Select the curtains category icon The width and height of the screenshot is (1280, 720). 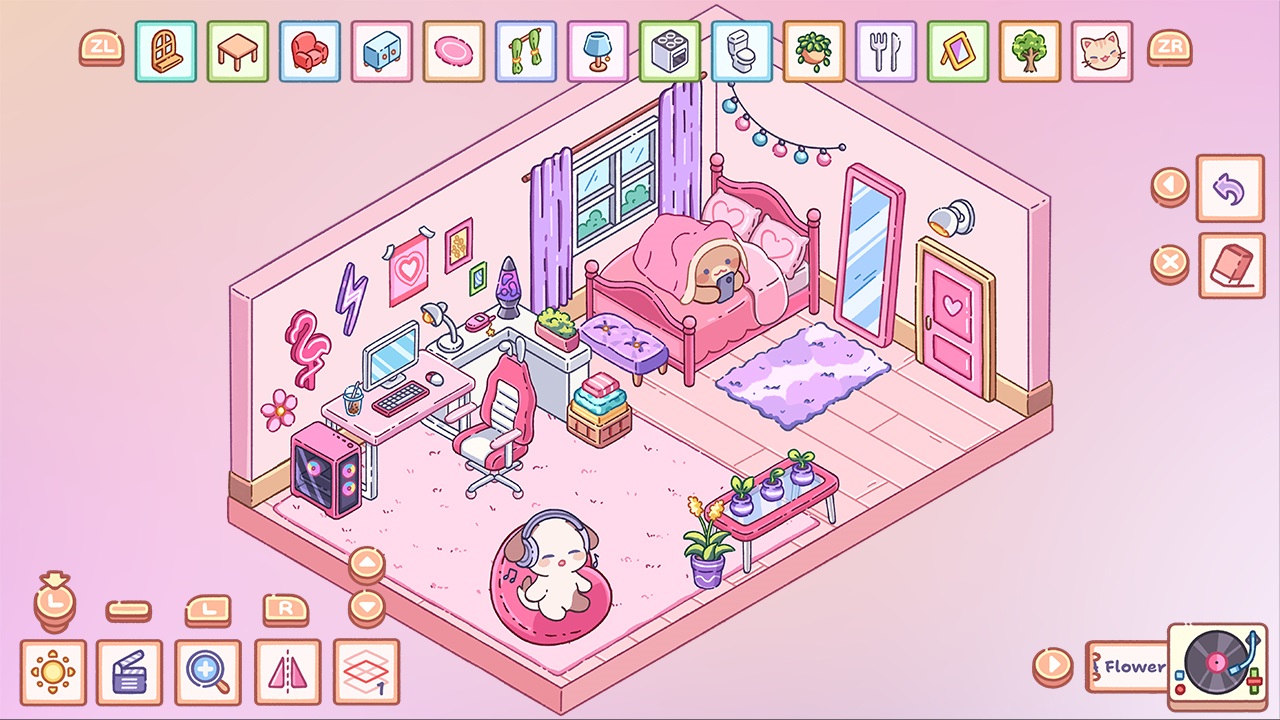tap(525, 50)
